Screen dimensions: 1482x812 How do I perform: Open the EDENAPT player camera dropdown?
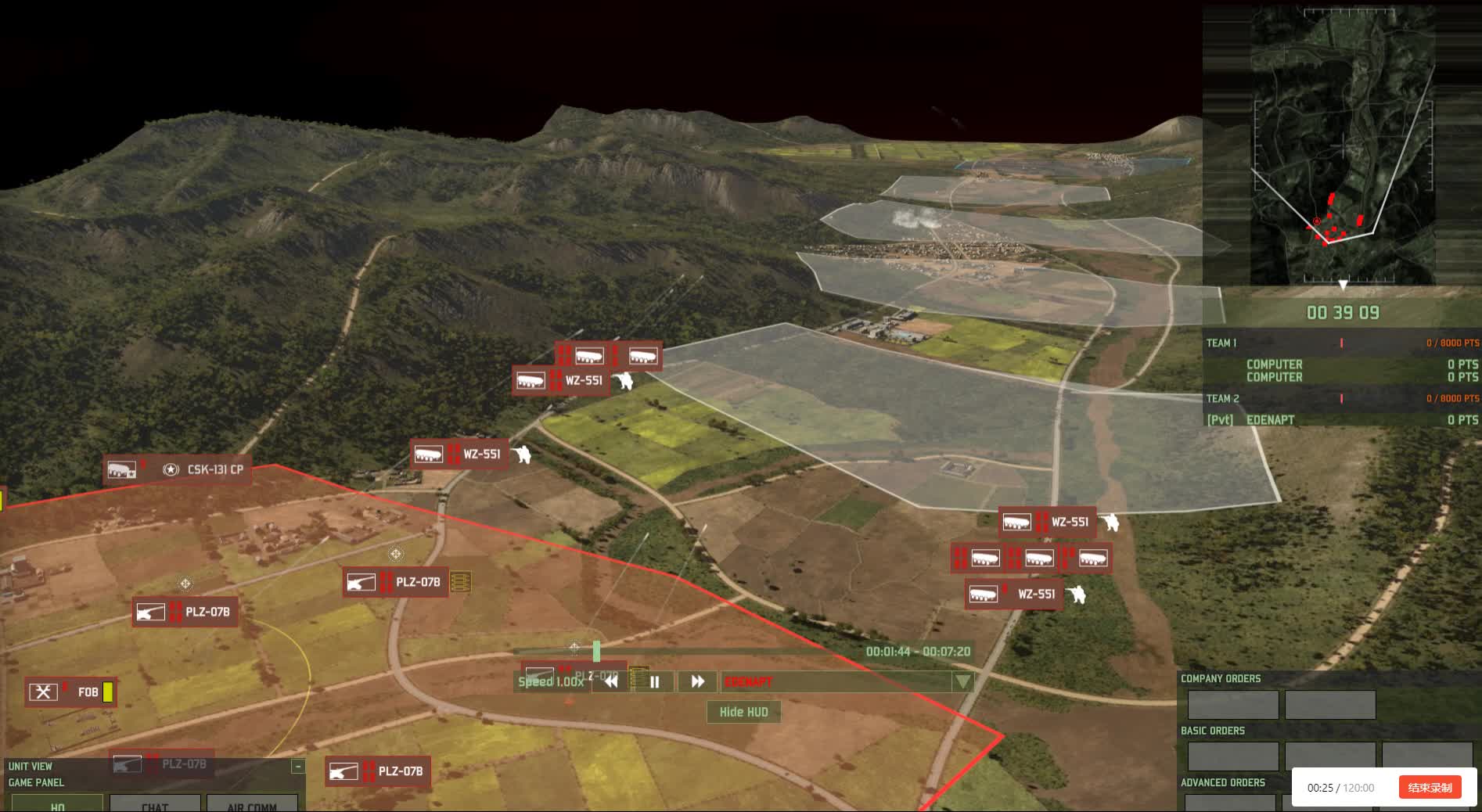pos(962,681)
